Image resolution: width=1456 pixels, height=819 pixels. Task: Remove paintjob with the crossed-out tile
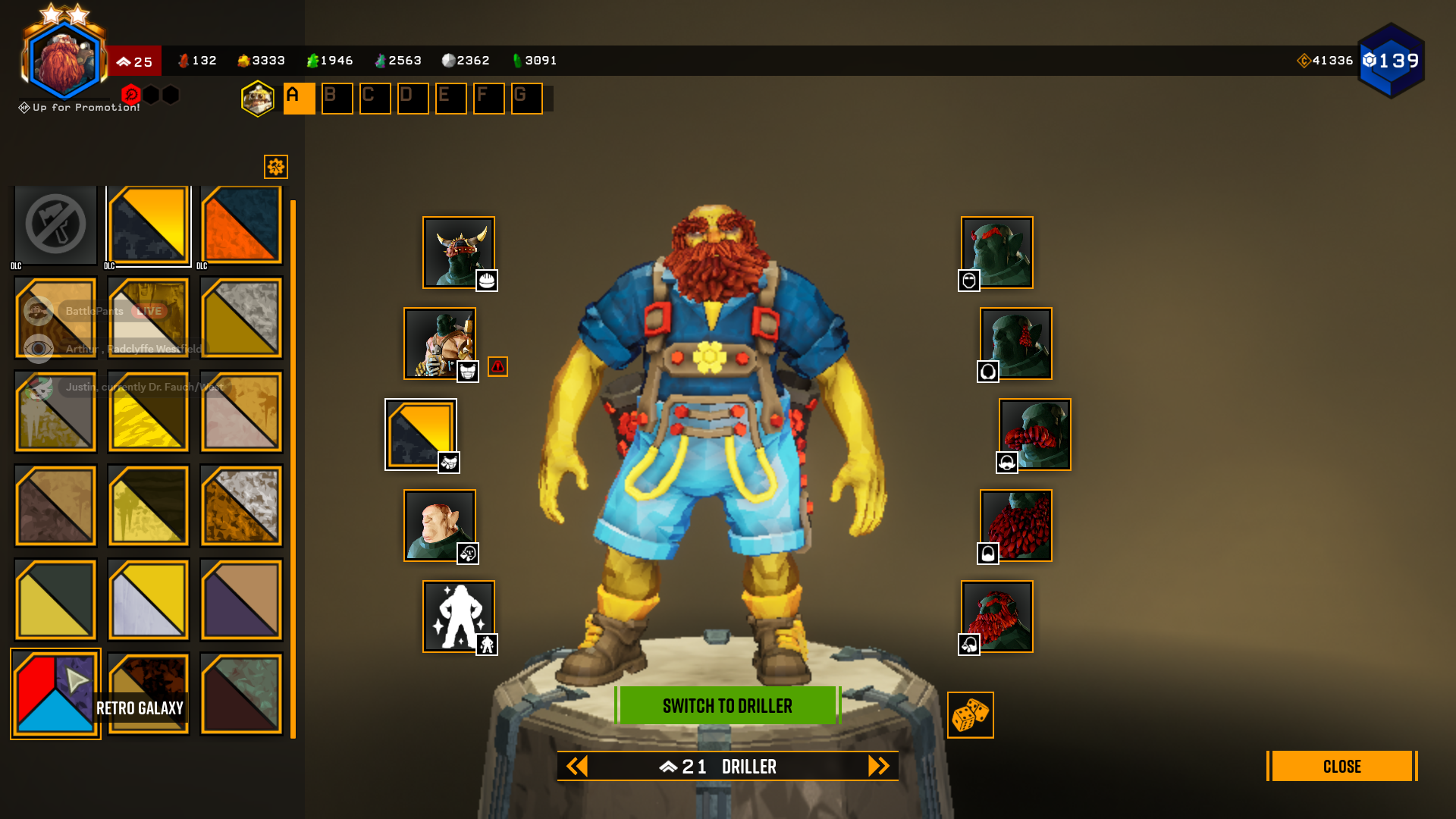point(55,225)
